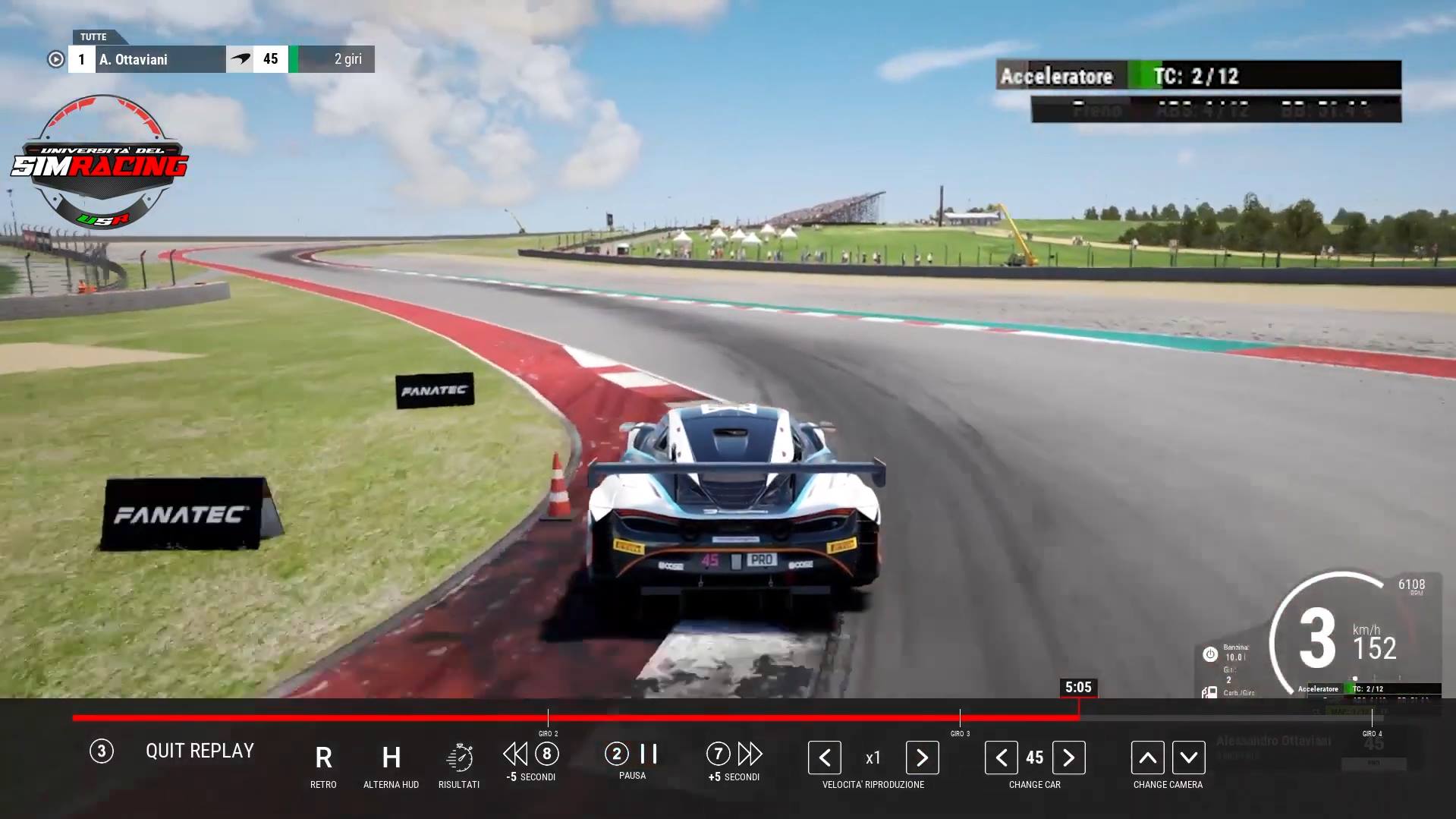Click the right chevron next to car number 45
The image size is (1456, 819).
tap(1069, 757)
